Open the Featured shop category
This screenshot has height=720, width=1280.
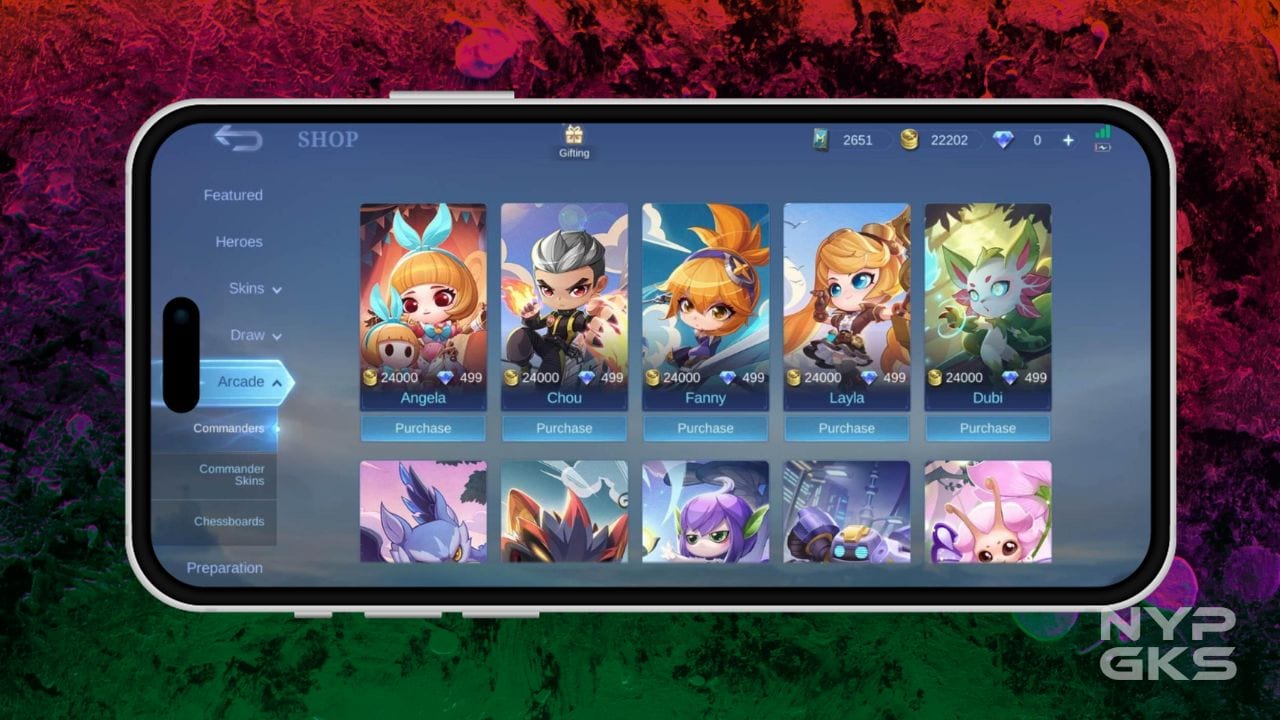pos(233,195)
